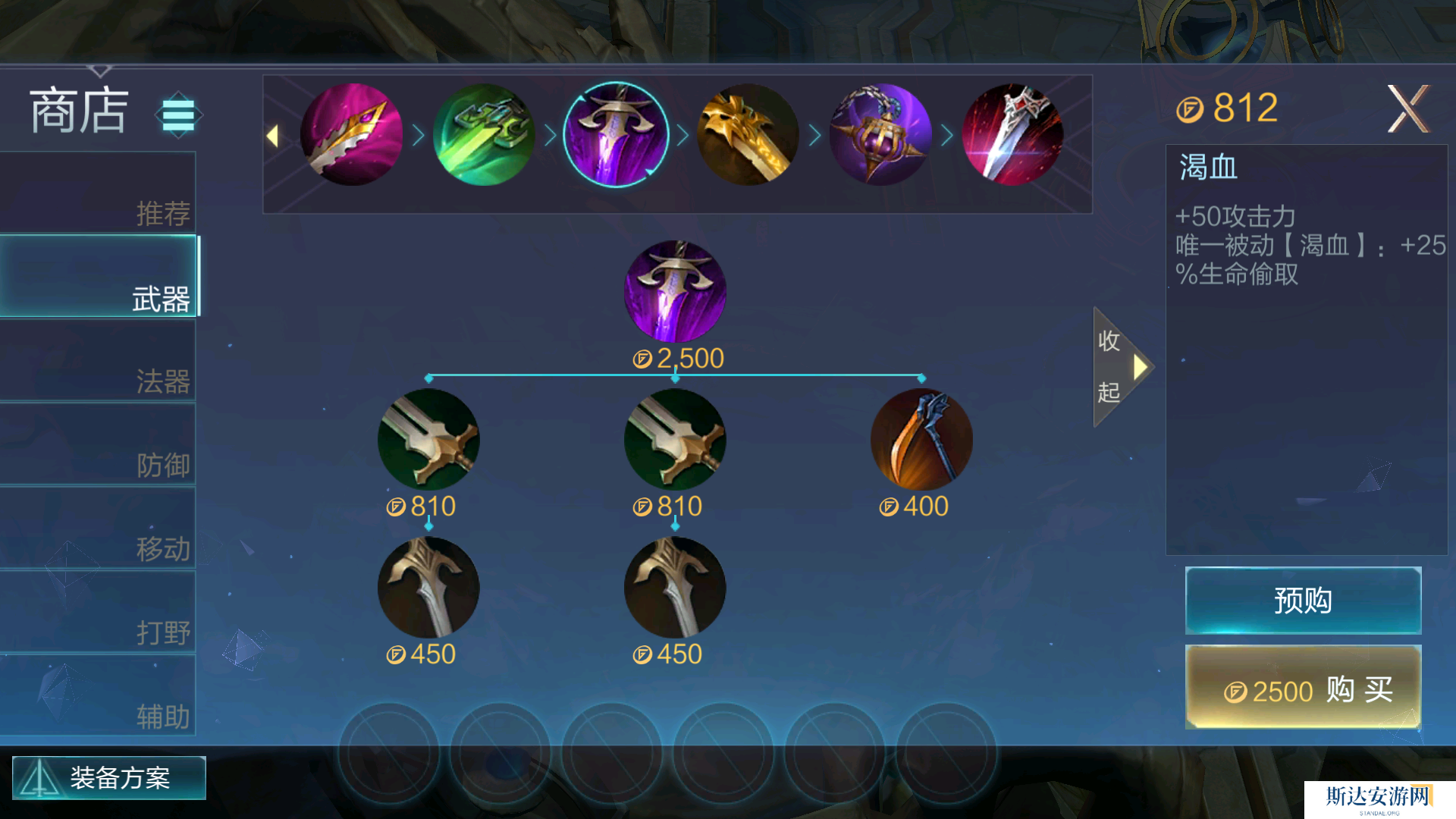Select the golden lion sword in build path

coord(748,135)
